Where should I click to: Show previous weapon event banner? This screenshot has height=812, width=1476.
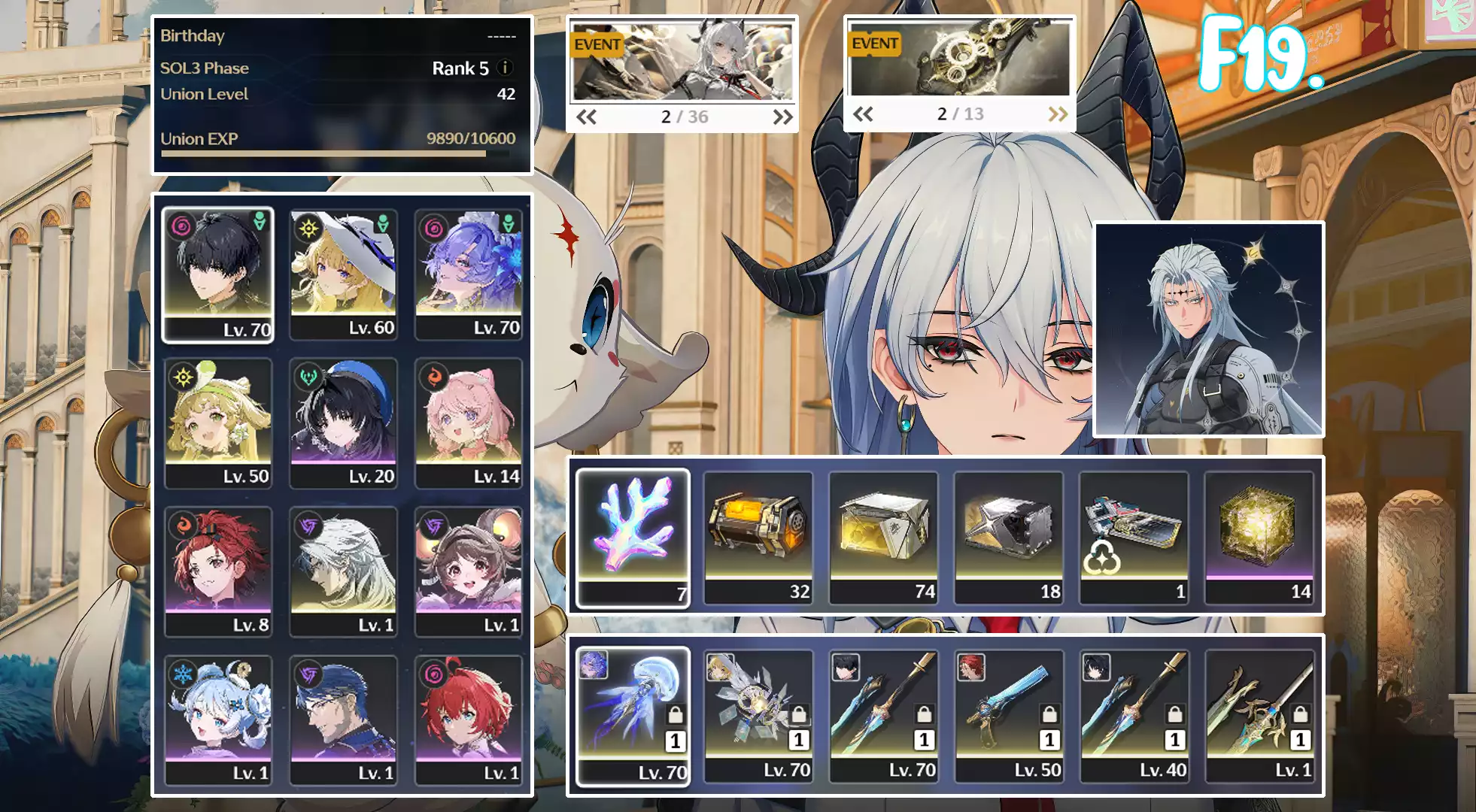(863, 114)
